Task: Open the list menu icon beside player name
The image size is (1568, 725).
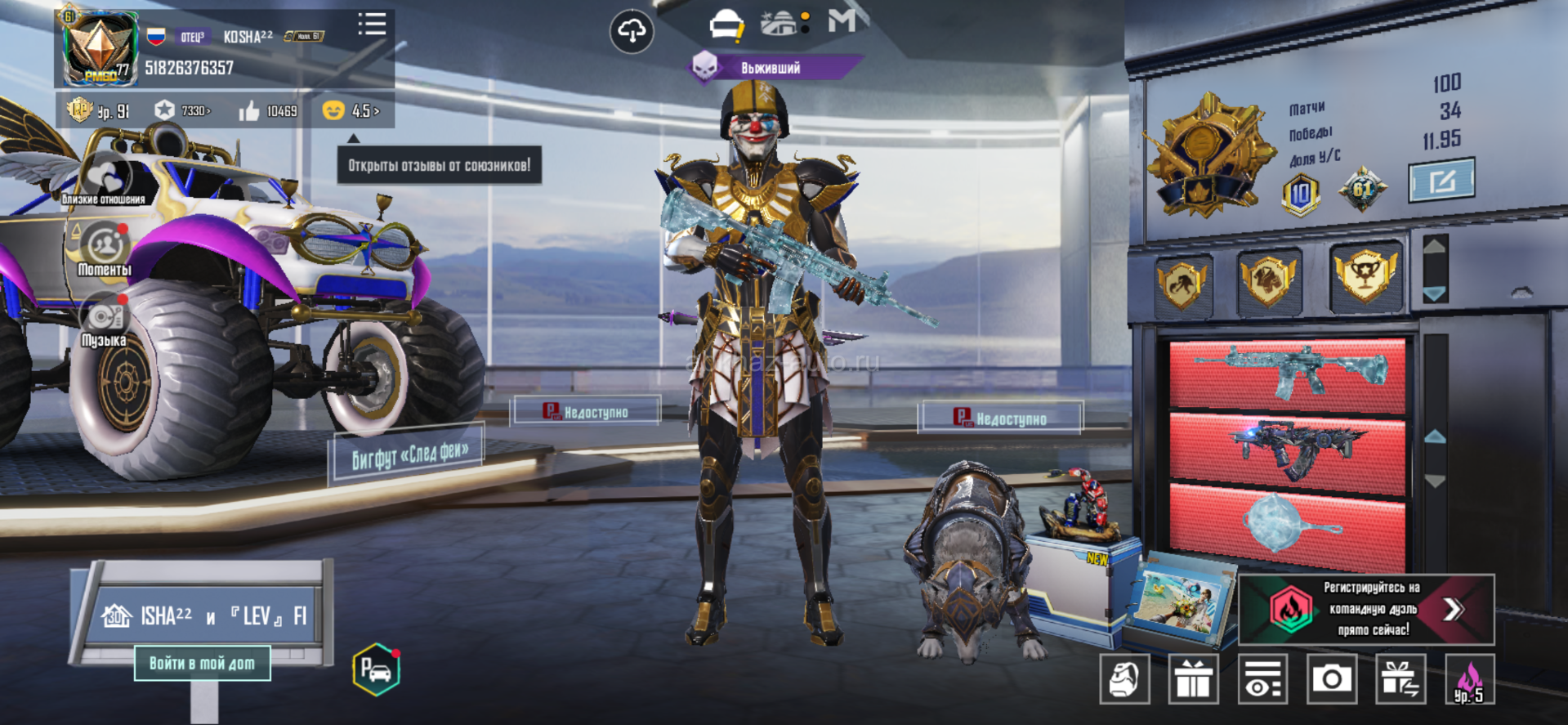Action: click(372, 25)
